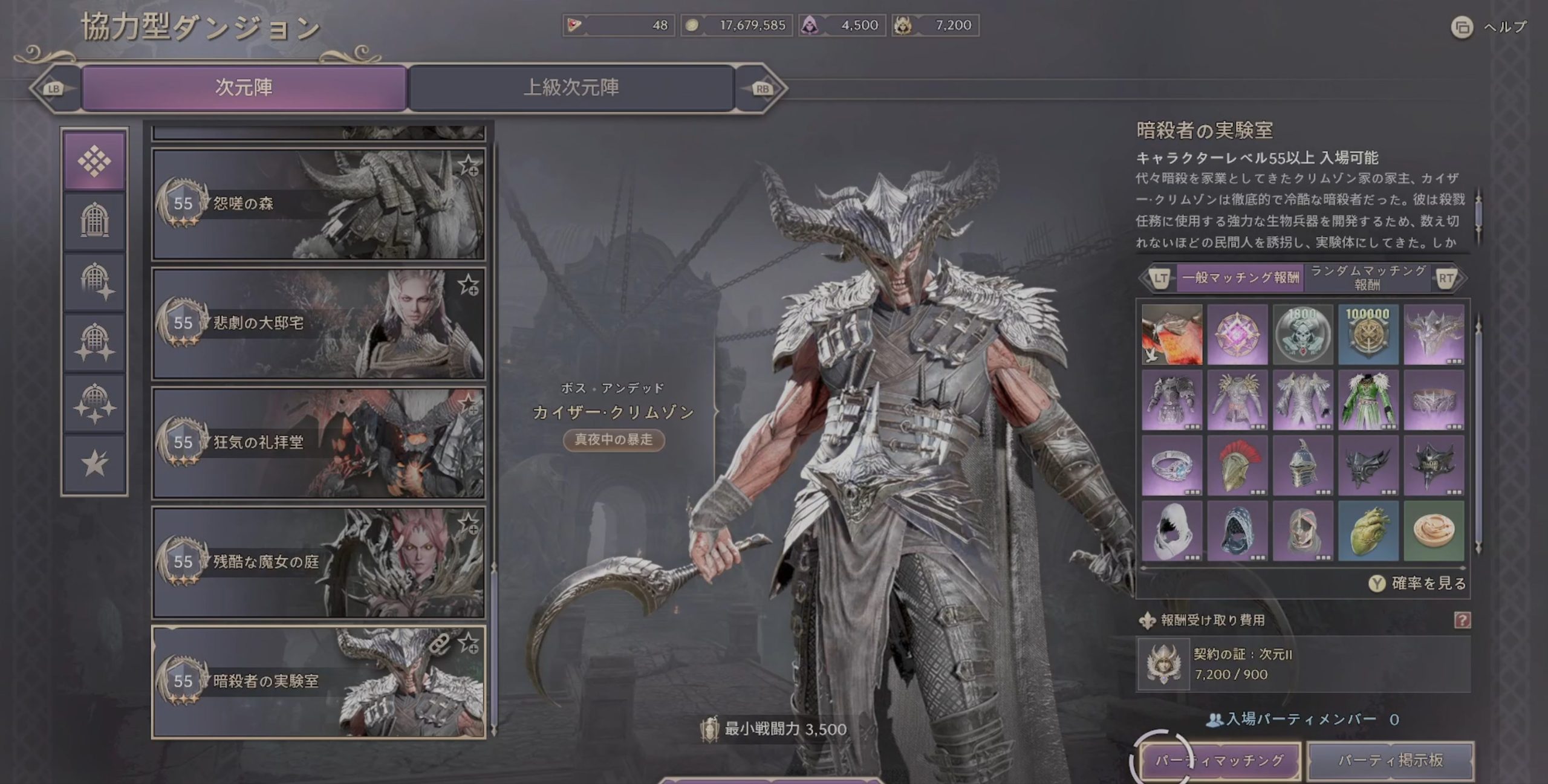Viewport: 1548px width, 784px height.
Task: Open the 上級次元陣 tab
Action: [x=571, y=88]
